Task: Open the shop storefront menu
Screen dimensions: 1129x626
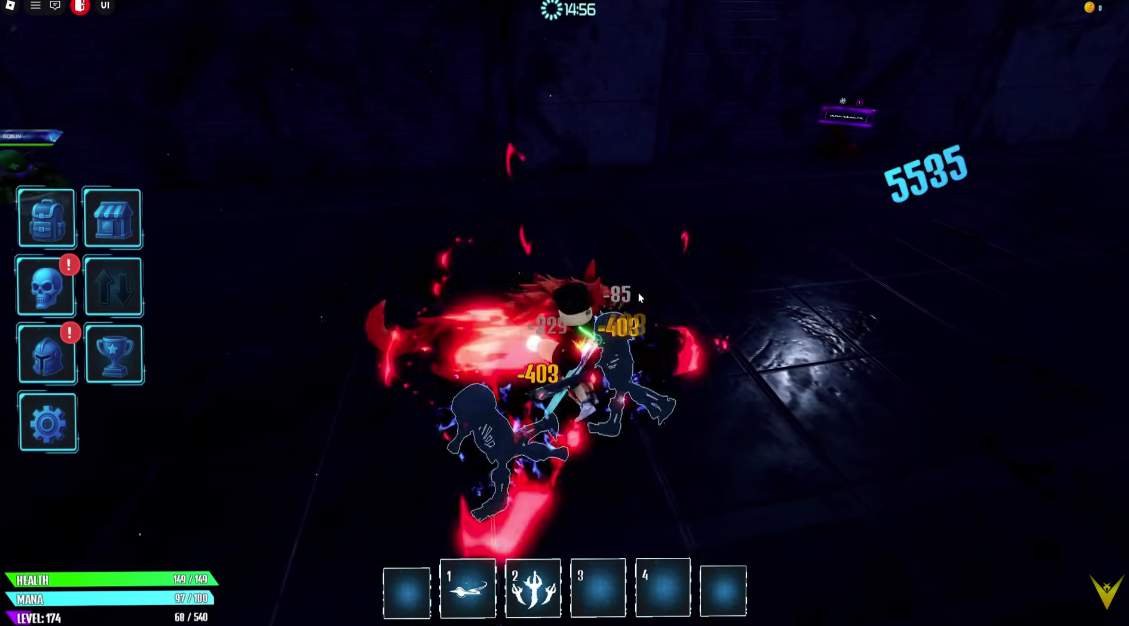Action: tap(112, 218)
